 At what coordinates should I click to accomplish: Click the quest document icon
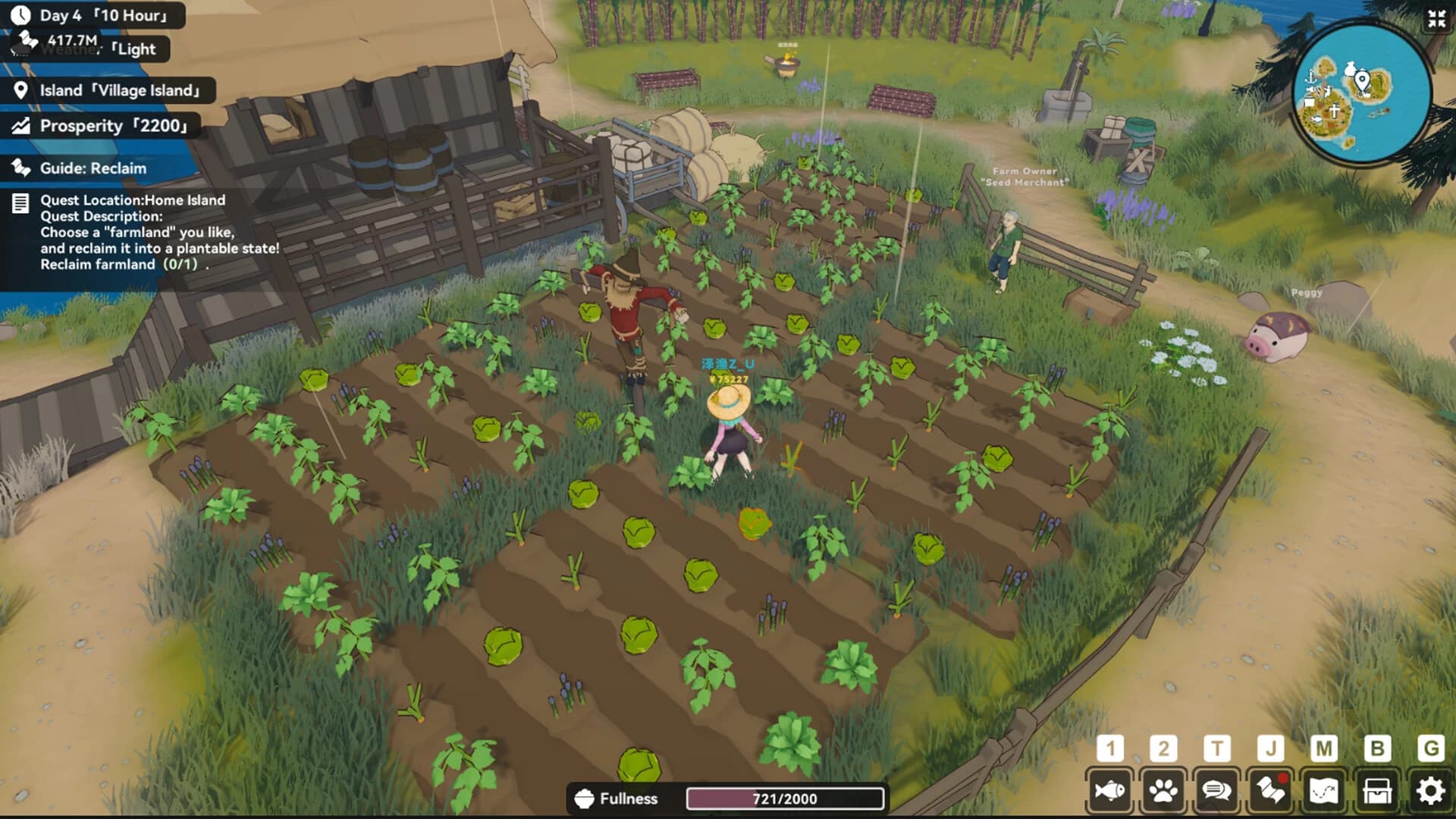(x=19, y=202)
